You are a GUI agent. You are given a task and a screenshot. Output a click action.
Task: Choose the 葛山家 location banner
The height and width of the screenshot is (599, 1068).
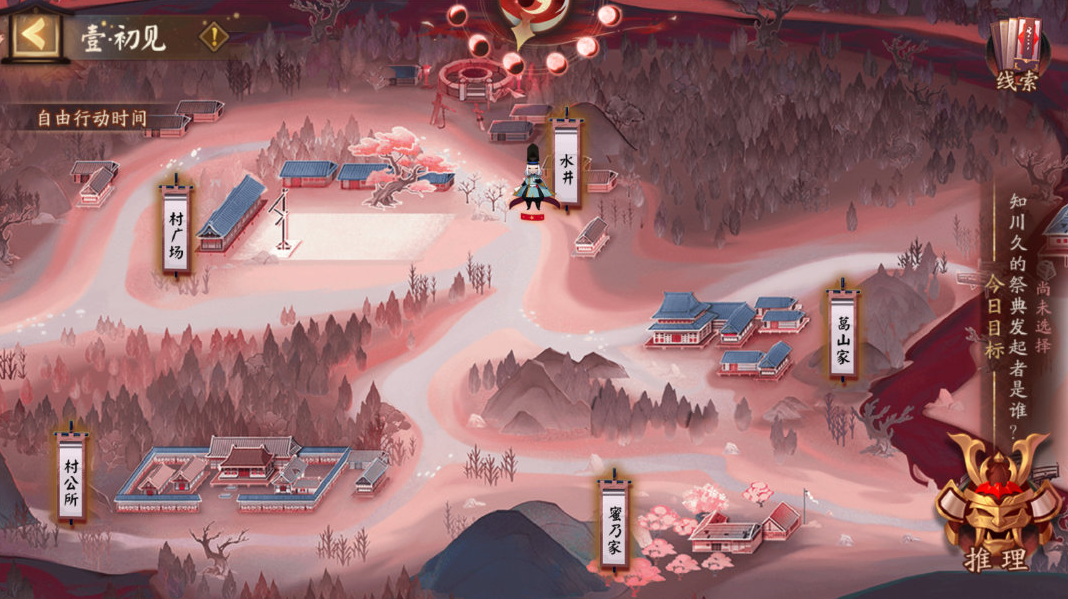pyautogui.click(x=843, y=333)
